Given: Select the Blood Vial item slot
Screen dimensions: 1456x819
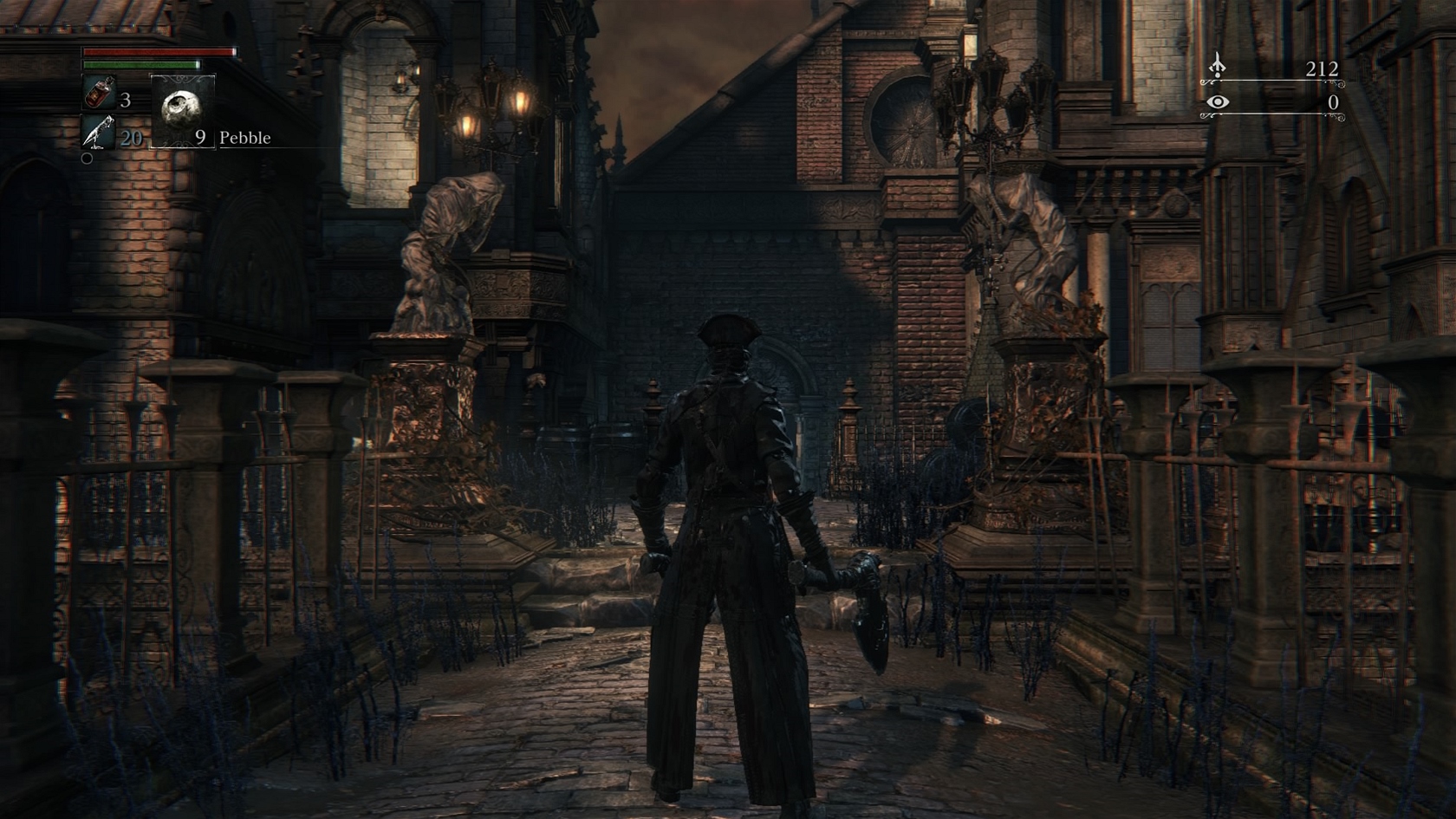Looking at the screenshot, I should click(x=98, y=93).
